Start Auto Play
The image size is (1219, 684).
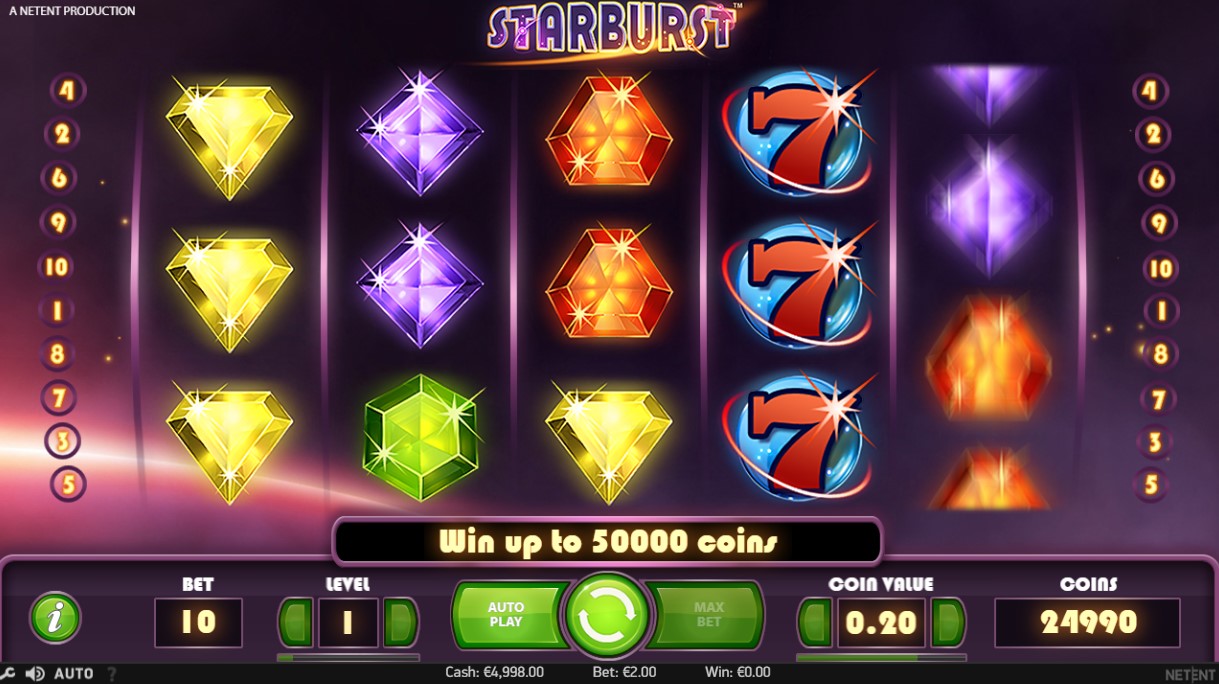(506, 614)
